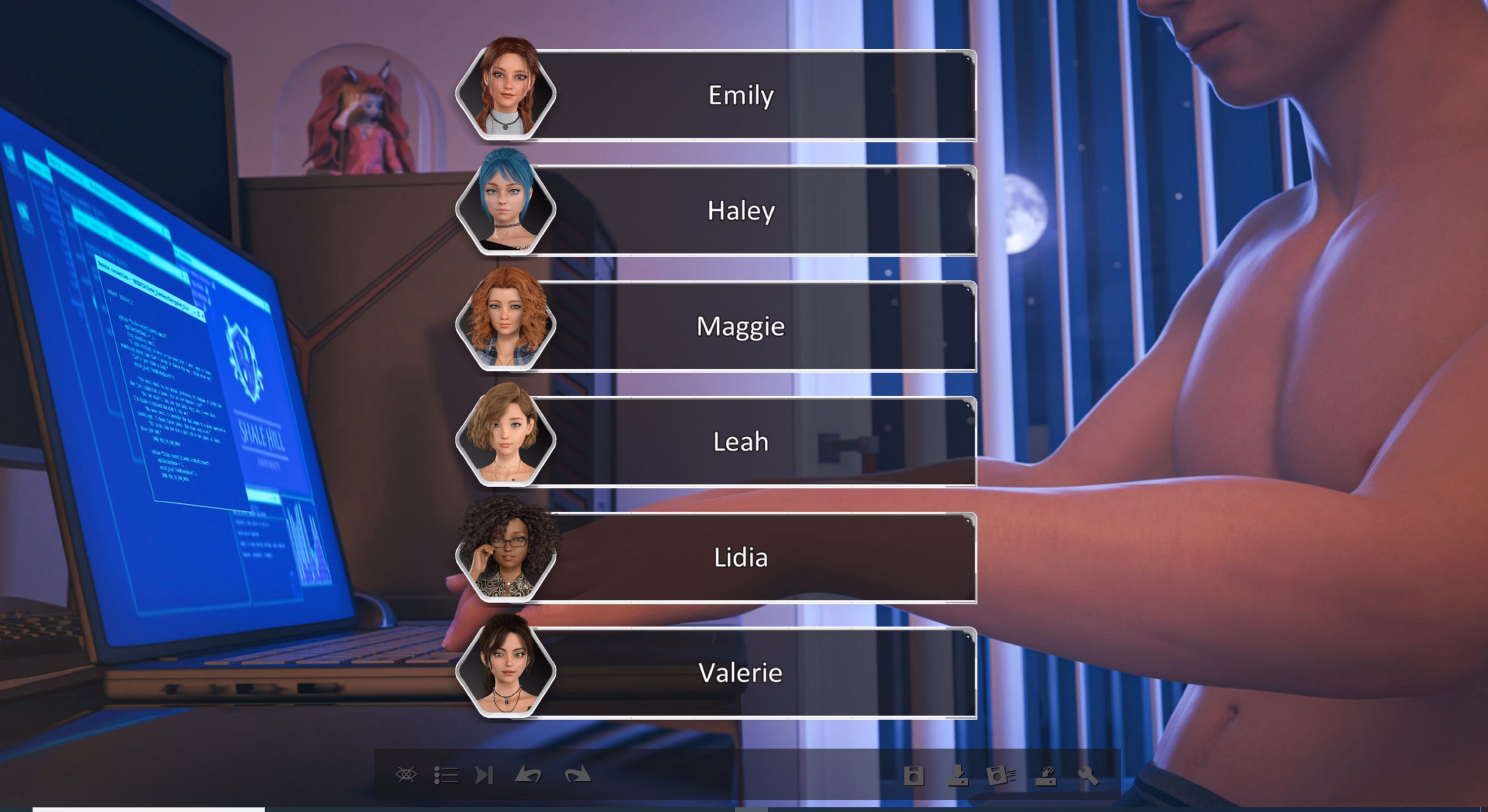1488x812 pixels.
Task: Choose Leah from the menu
Action: [741, 441]
